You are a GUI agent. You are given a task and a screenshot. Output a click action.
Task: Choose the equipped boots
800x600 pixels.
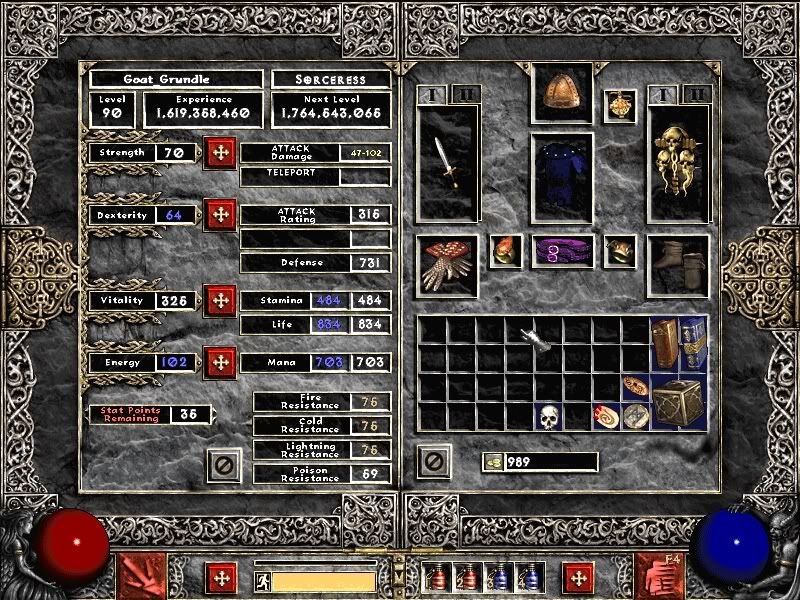(x=677, y=265)
